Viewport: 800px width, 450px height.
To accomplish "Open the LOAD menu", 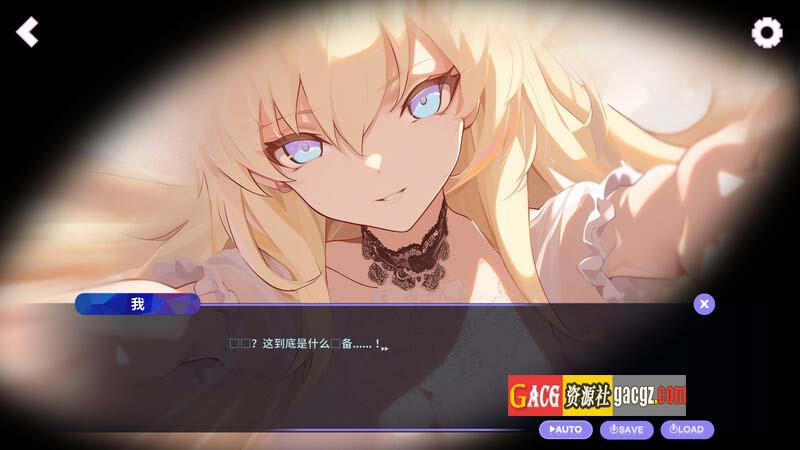I will click(687, 430).
